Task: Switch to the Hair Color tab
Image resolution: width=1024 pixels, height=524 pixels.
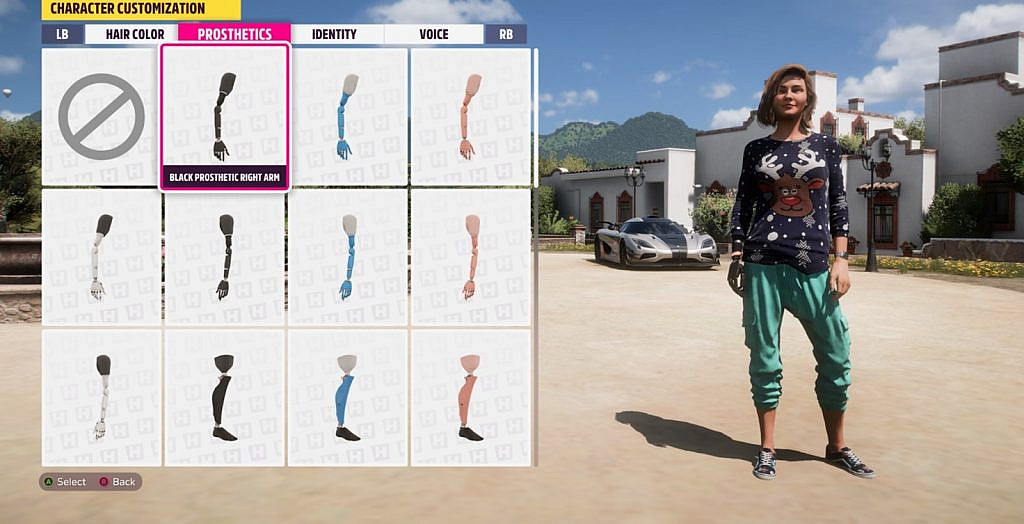Action: pyautogui.click(x=134, y=34)
